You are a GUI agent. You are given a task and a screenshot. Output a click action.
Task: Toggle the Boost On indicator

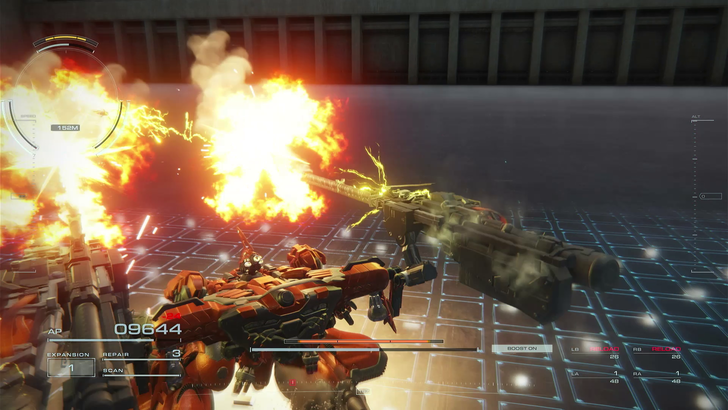pos(521,348)
